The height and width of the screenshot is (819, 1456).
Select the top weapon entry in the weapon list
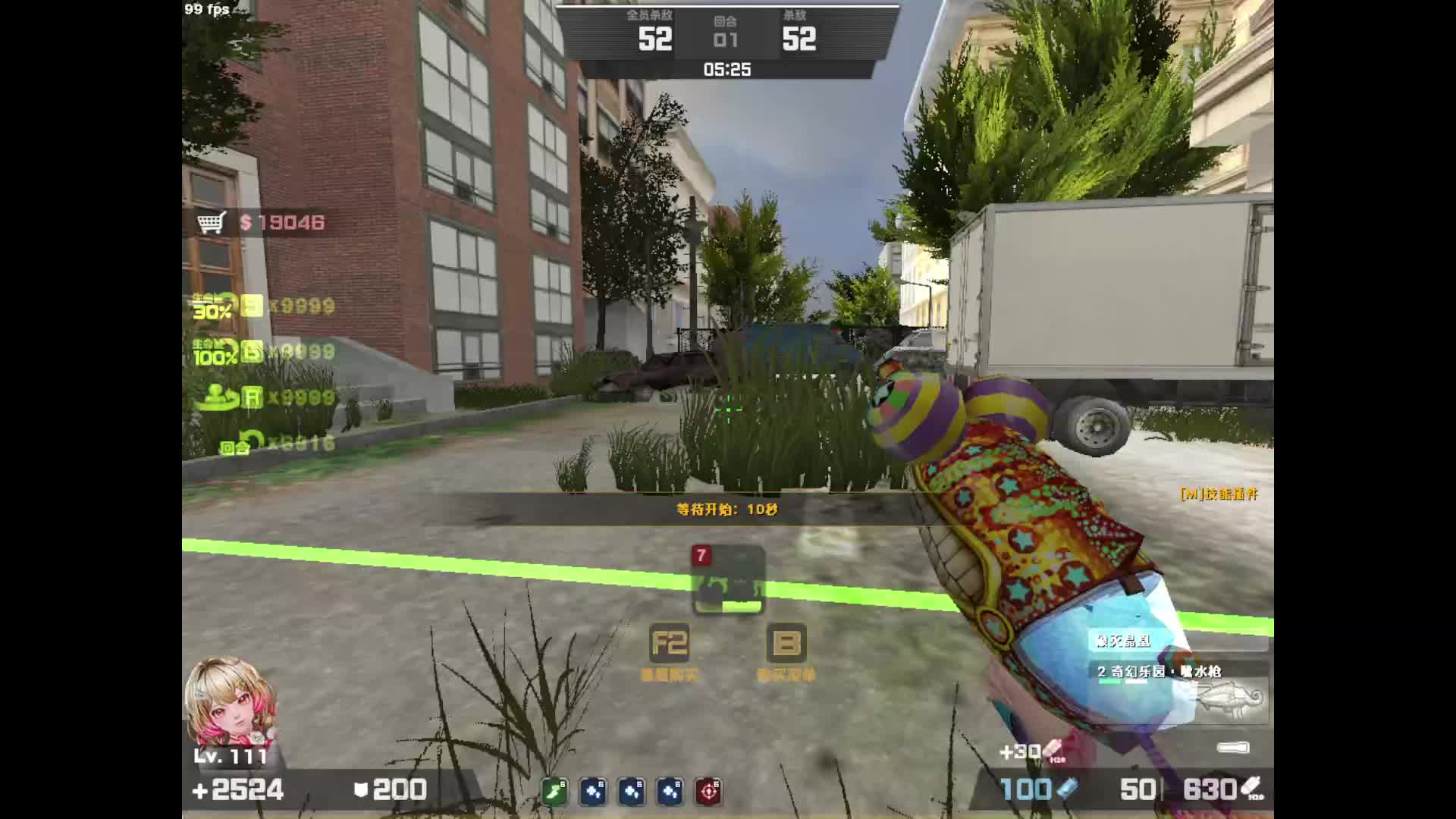click(x=1177, y=642)
